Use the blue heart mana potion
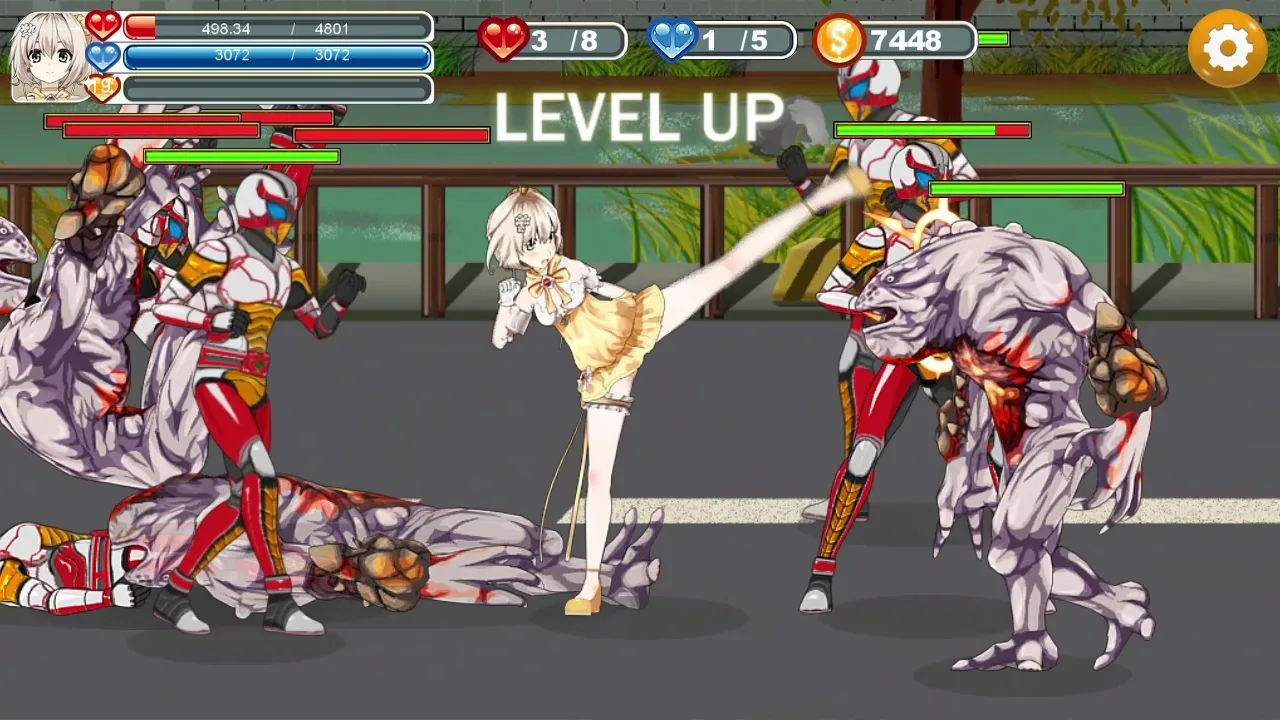The width and height of the screenshot is (1280, 720). click(x=673, y=40)
